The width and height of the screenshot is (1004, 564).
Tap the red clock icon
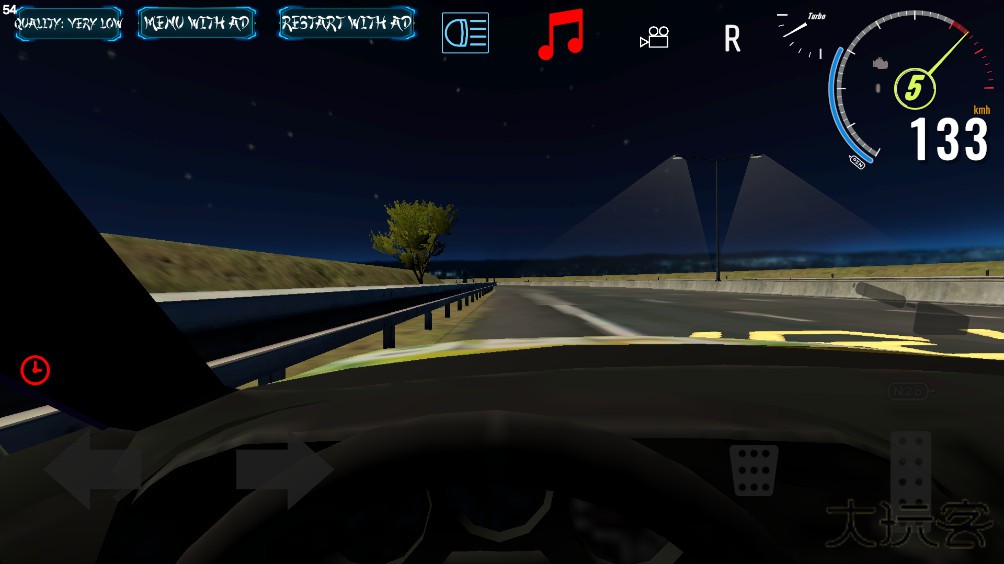point(35,370)
